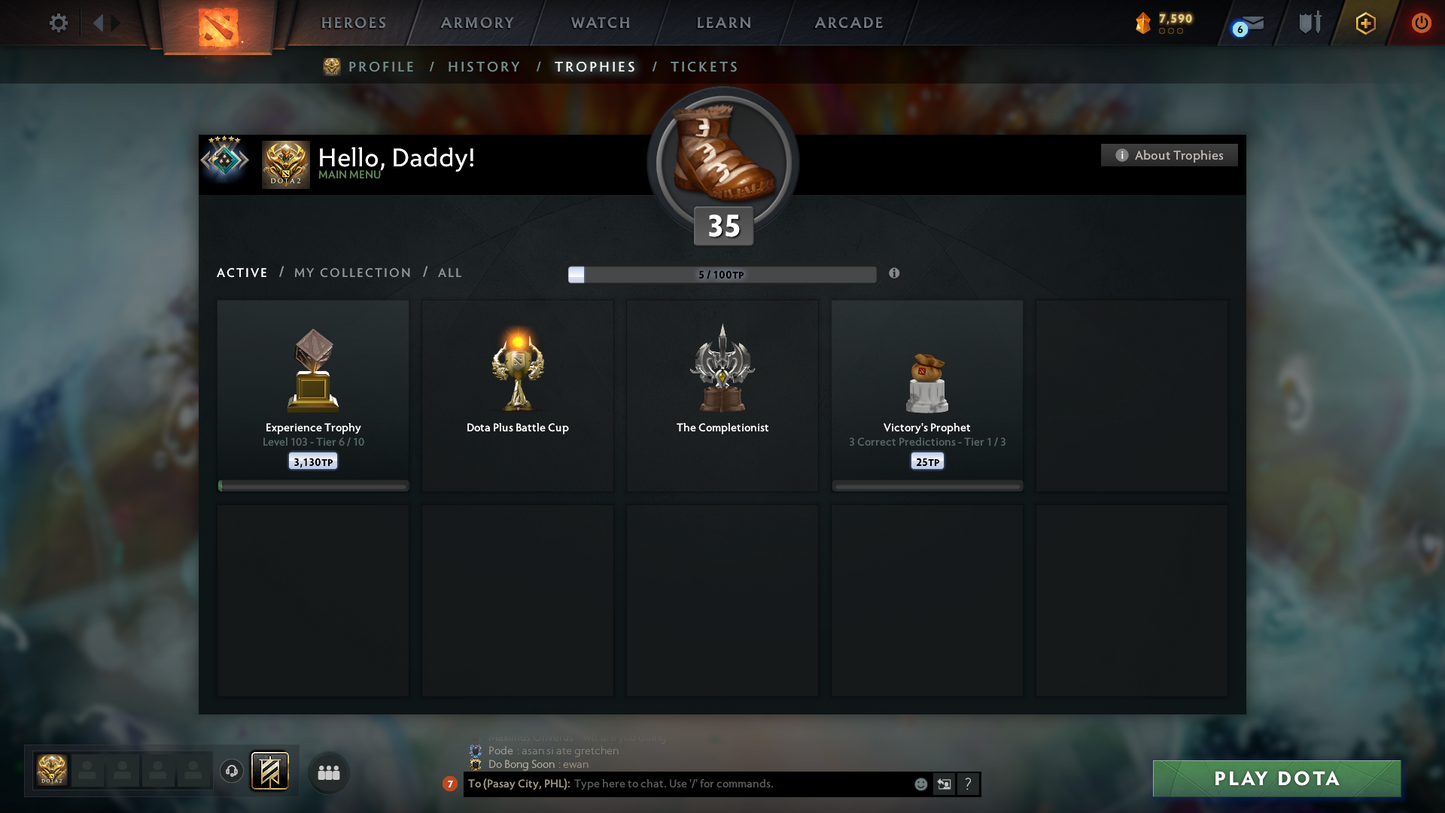Open the screenshot sharing icon beside chat
Screen dimensions: 1445x813
pyautogui.click(x=943, y=784)
